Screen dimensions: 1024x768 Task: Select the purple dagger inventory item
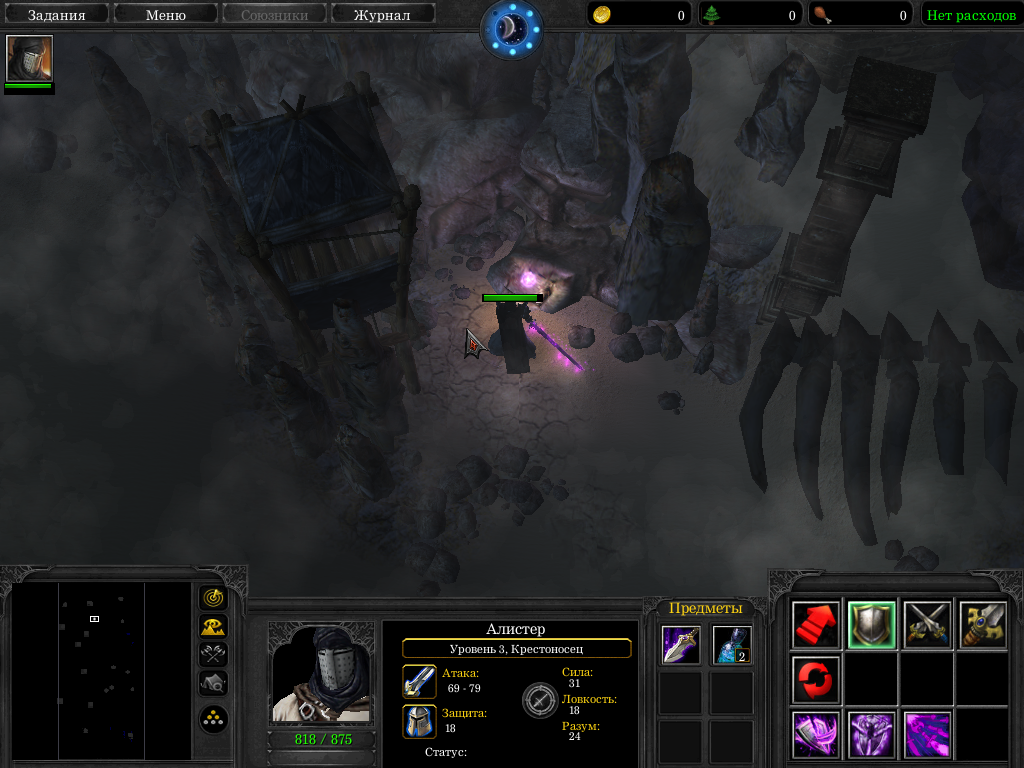pos(680,645)
